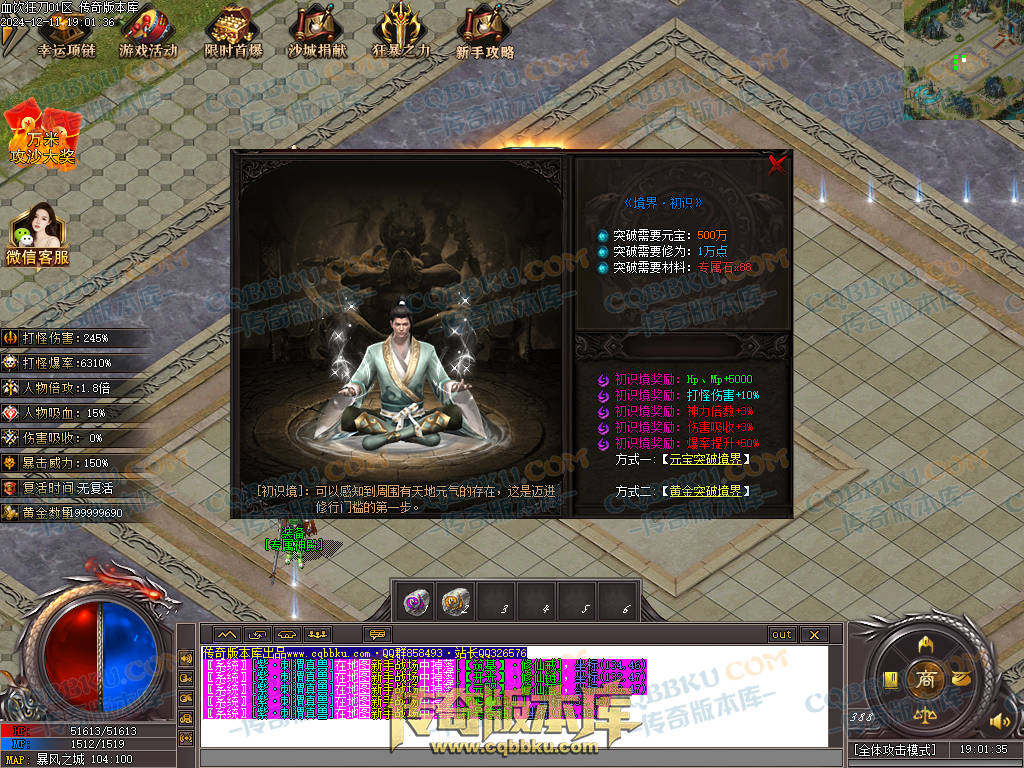Open the minimap
The image size is (1024, 768).
click(963, 60)
